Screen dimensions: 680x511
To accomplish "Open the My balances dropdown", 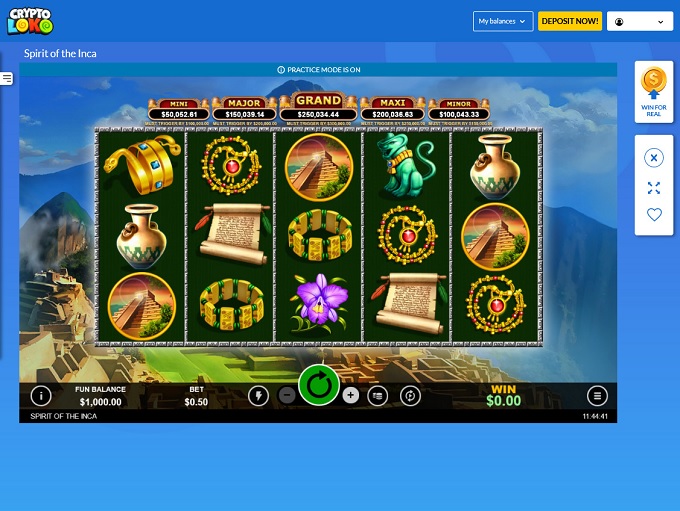I will tap(502, 21).
